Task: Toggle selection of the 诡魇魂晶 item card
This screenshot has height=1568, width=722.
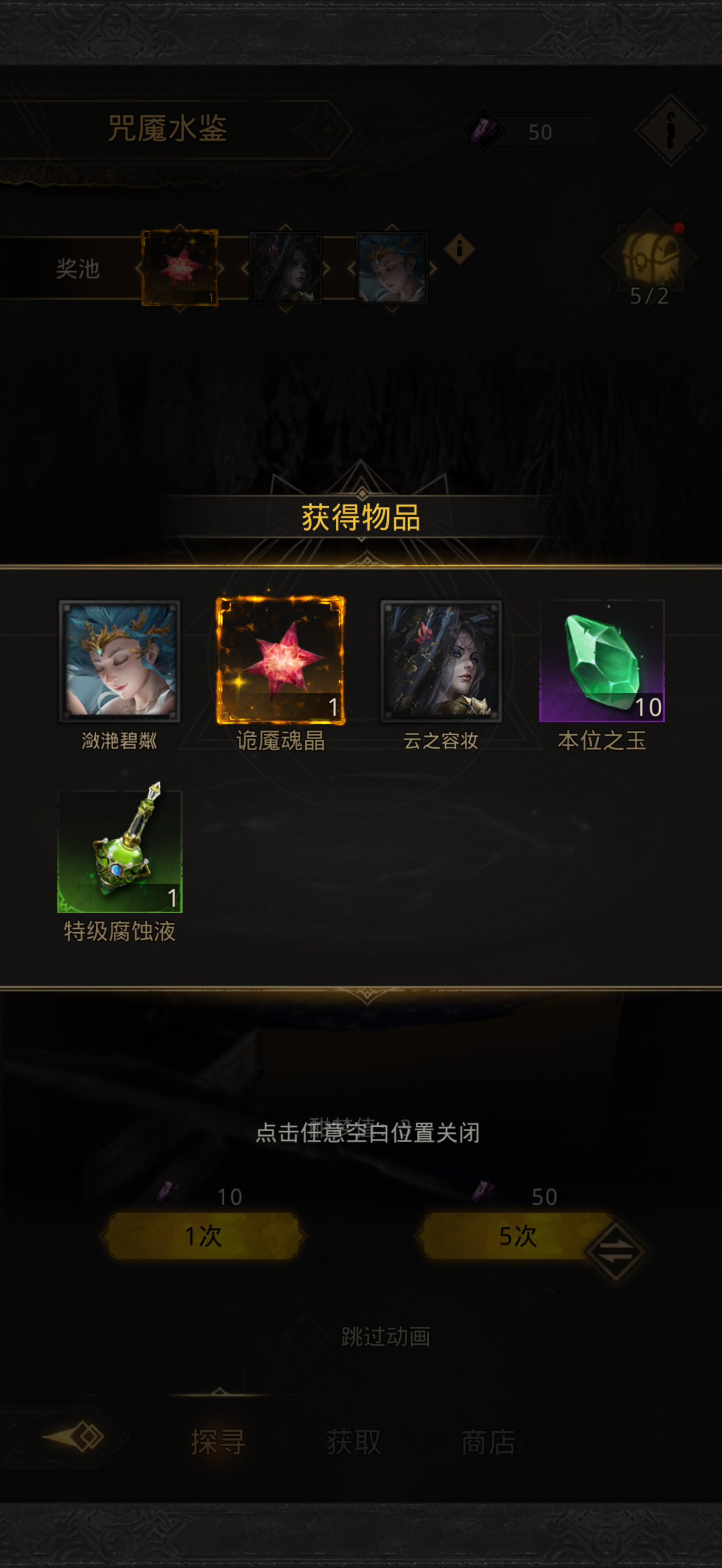Action: (282, 661)
